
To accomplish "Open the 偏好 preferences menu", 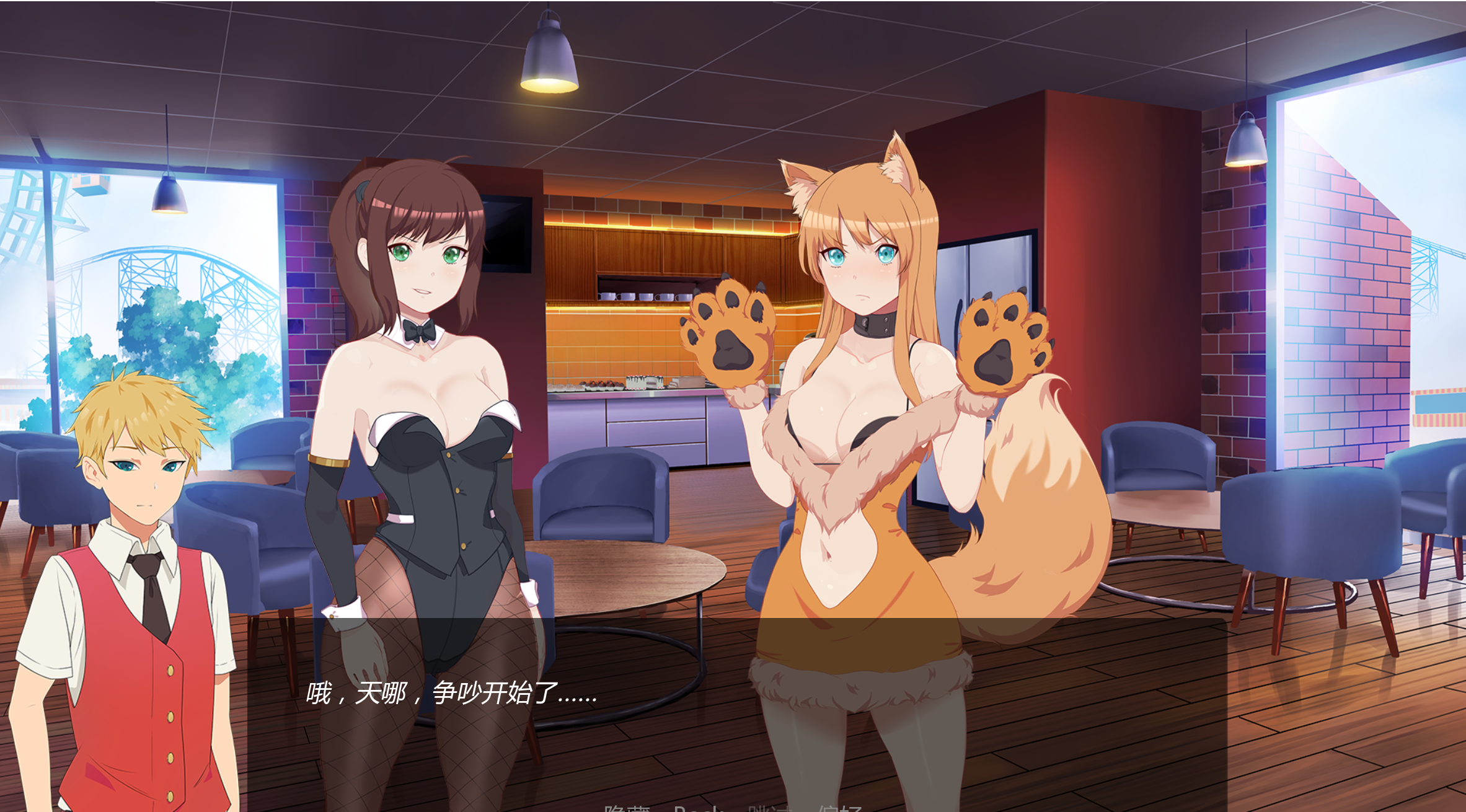I will point(840,808).
